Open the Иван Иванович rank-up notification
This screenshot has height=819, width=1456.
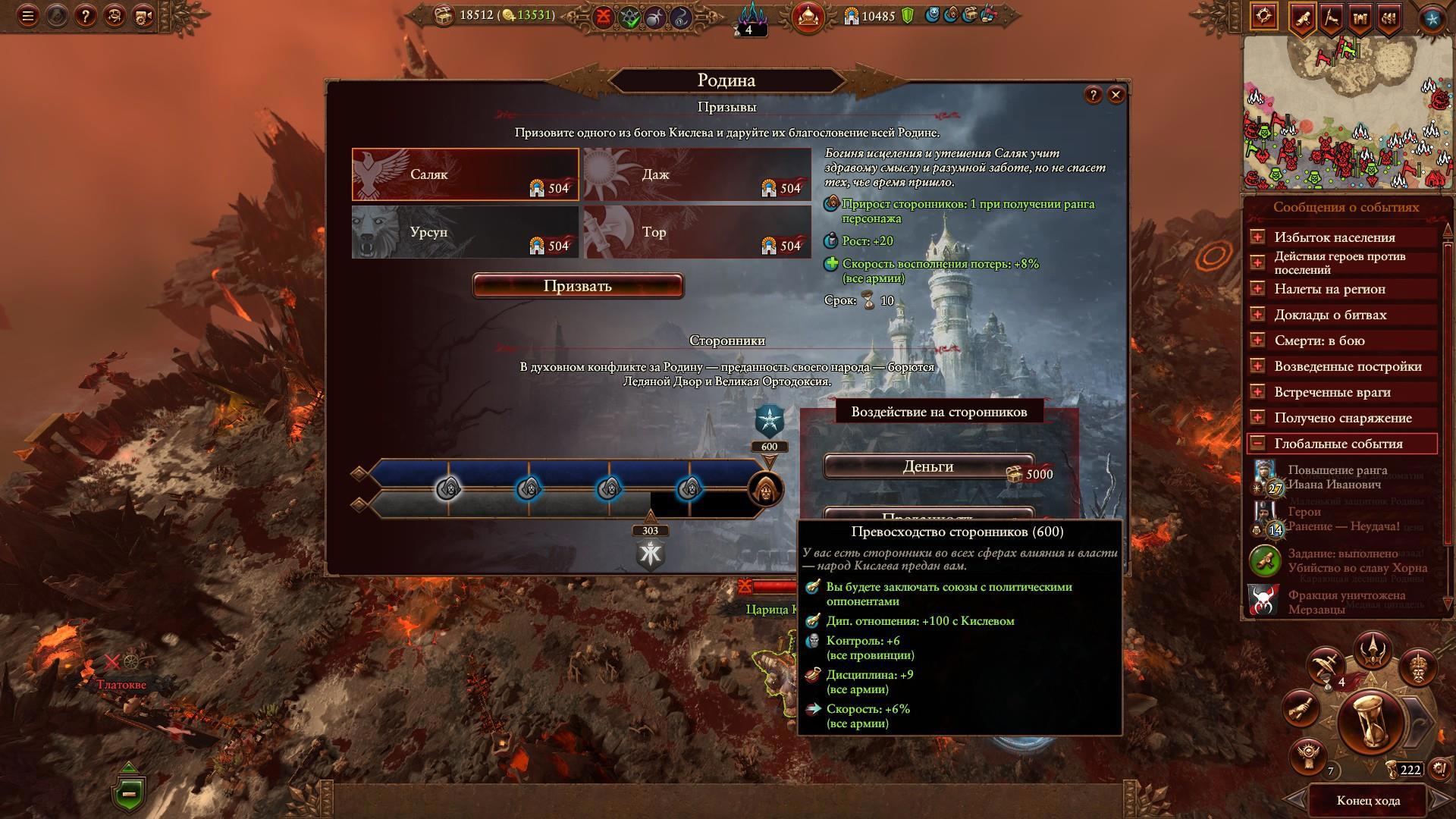pos(1337,478)
